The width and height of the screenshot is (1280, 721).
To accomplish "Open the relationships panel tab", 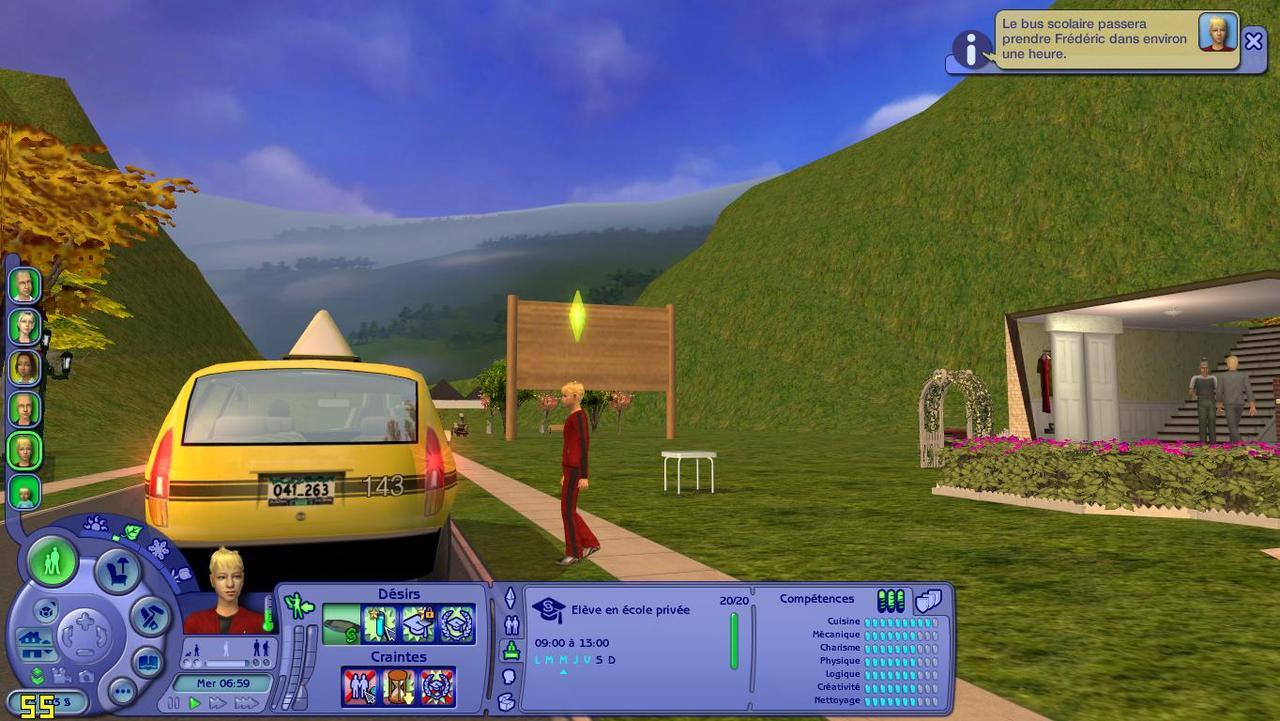I will (x=511, y=625).
